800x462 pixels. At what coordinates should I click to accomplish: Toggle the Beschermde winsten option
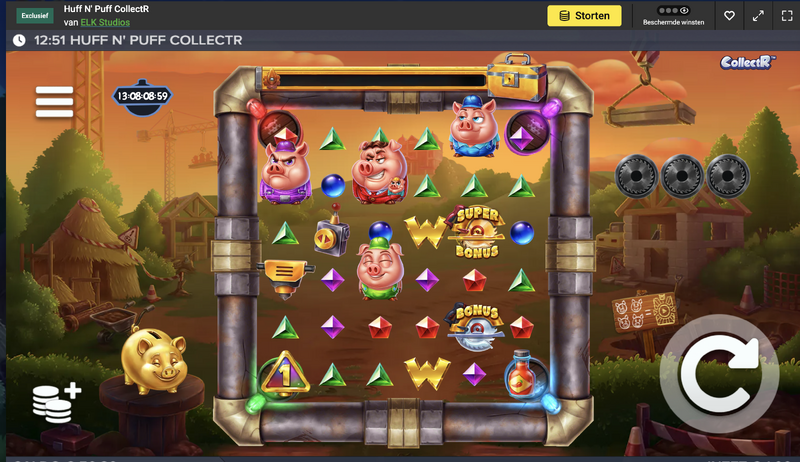[673, 16]
